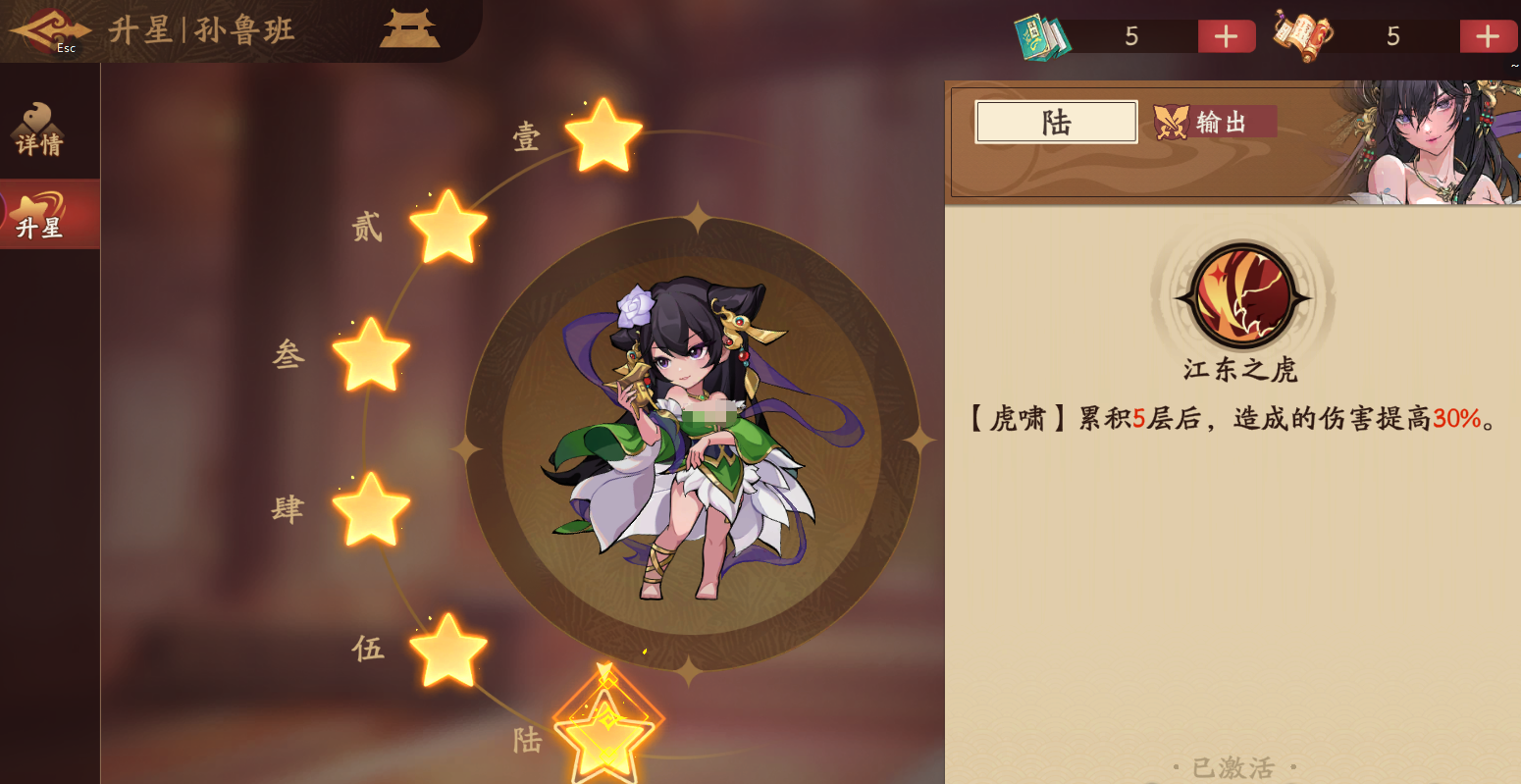Select the 伍 fifth star node
The image size is (1521, 784).
click(x=447, y=651)
